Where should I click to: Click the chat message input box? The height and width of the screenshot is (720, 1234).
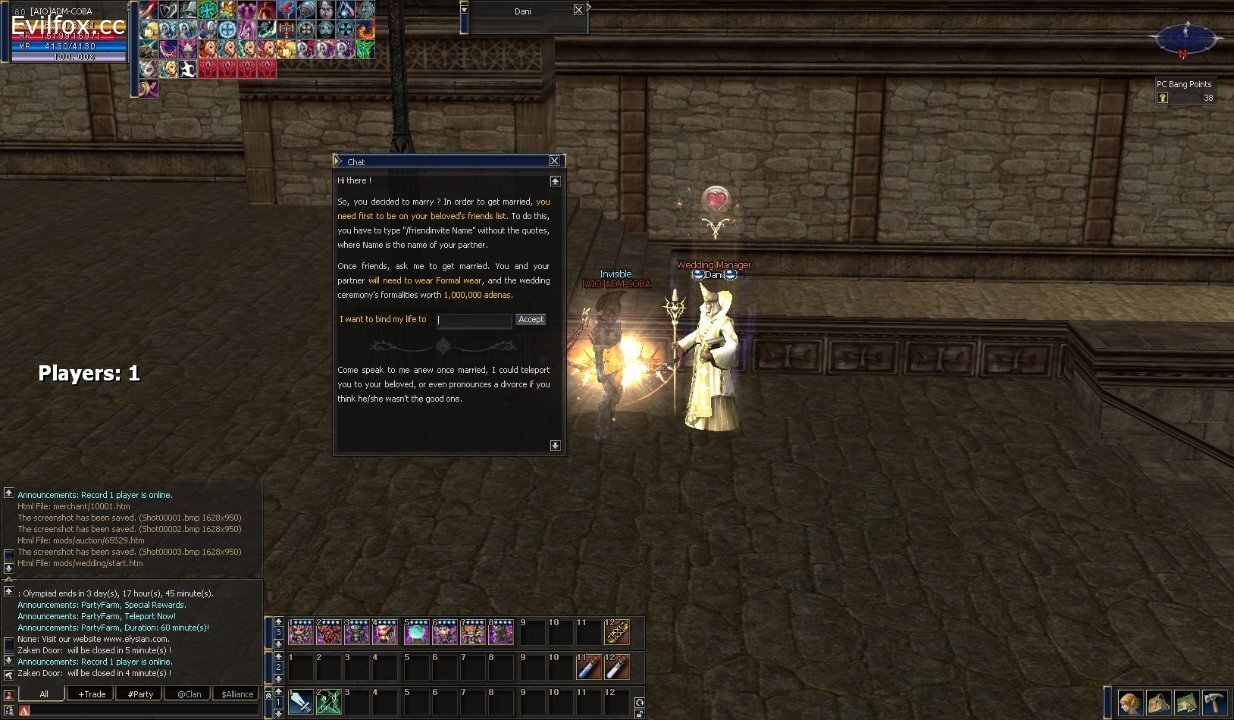click(140, 710)
